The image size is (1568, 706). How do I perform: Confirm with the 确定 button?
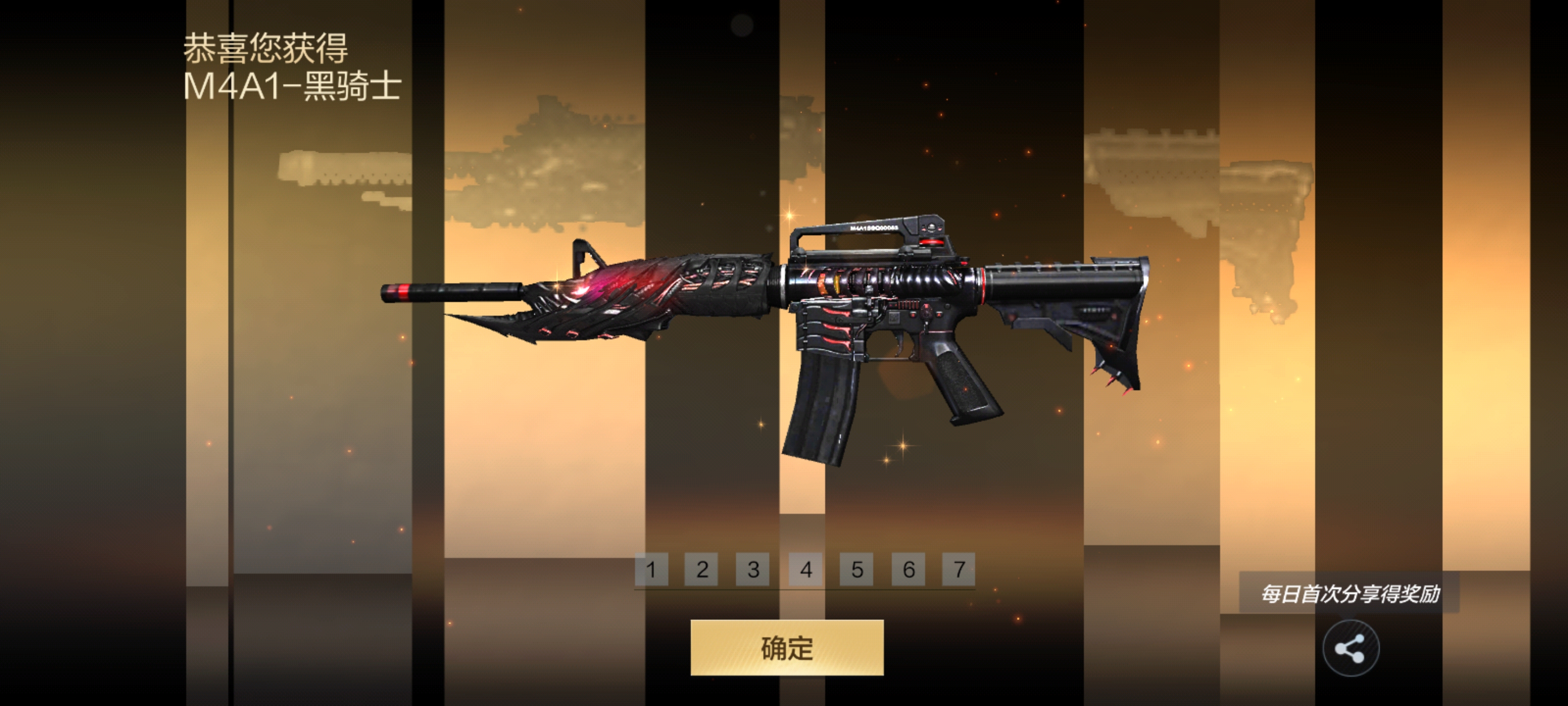coord(786,648)
